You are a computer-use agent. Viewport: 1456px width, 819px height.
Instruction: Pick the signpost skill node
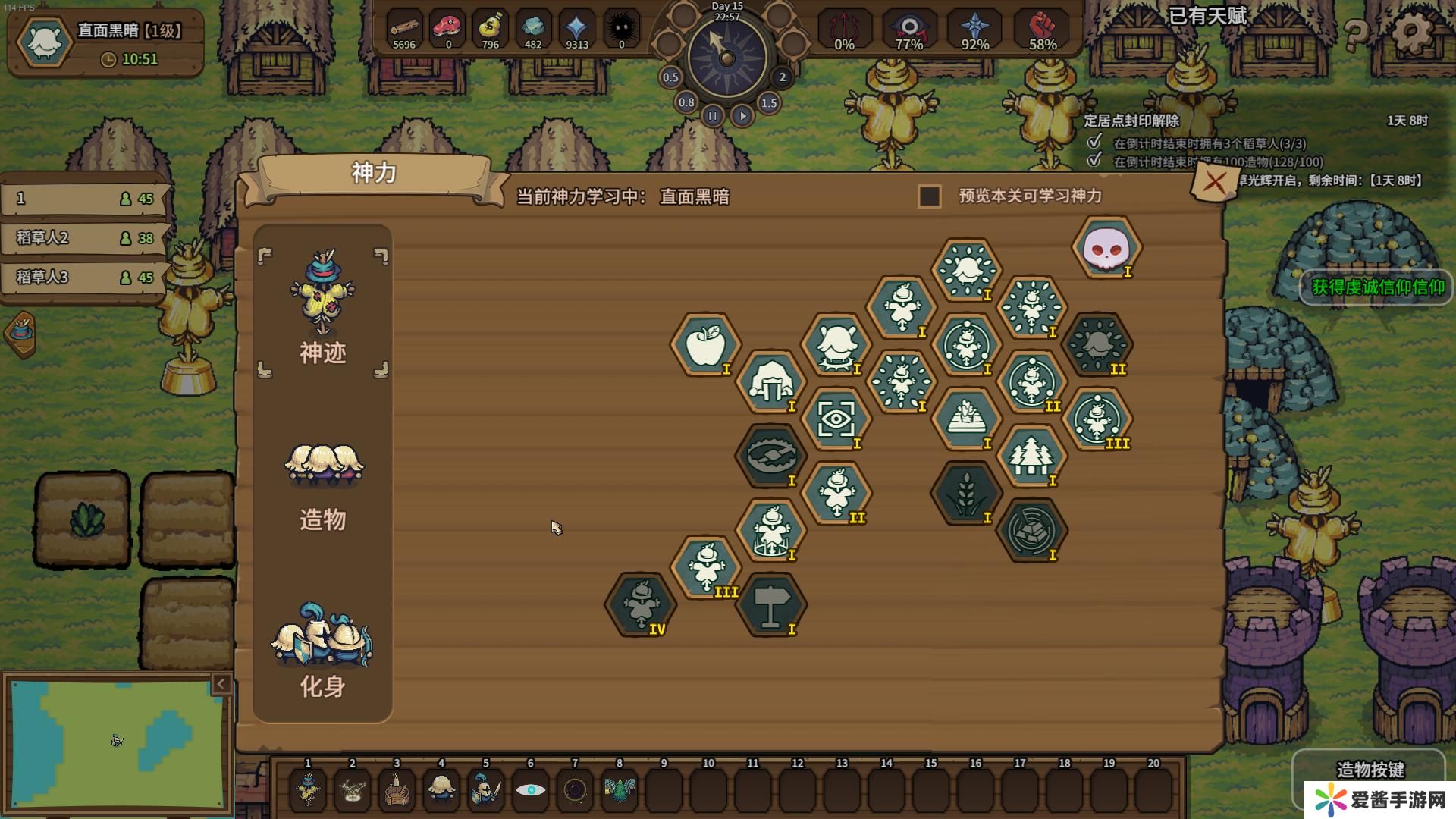(x=770, y=604)
